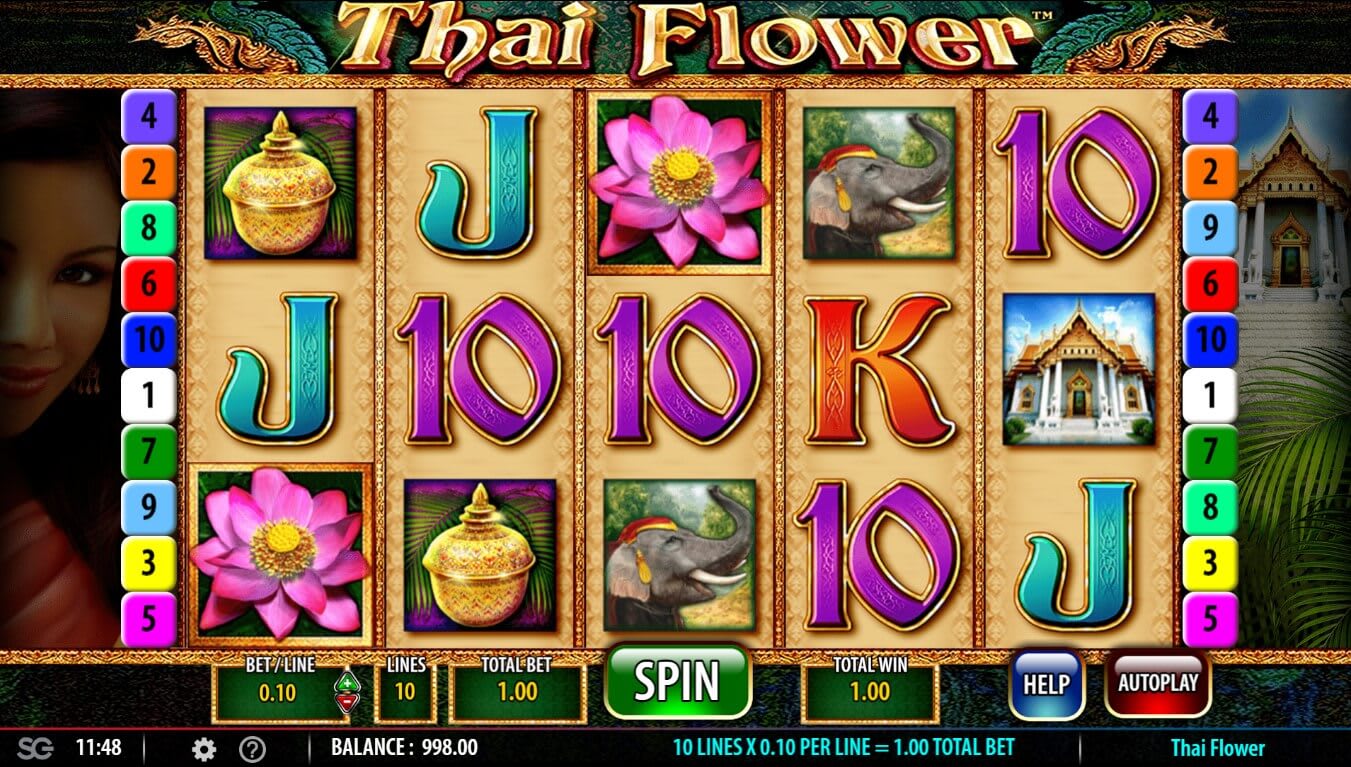Increase bet per line with the green plus
The image size is (1351, 767).
point(346,683)
